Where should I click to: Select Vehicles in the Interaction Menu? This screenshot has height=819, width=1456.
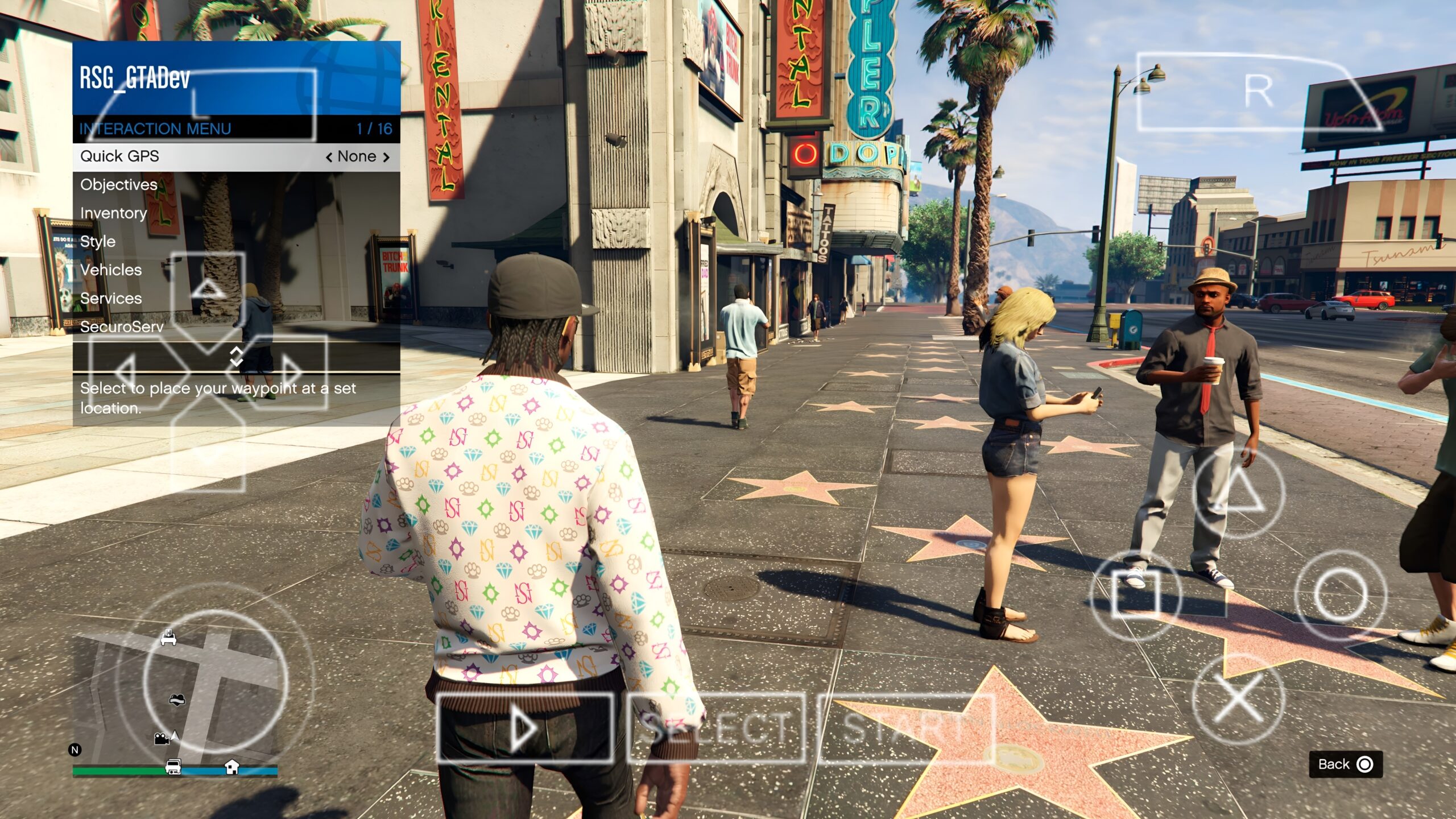tap(110, 270)
